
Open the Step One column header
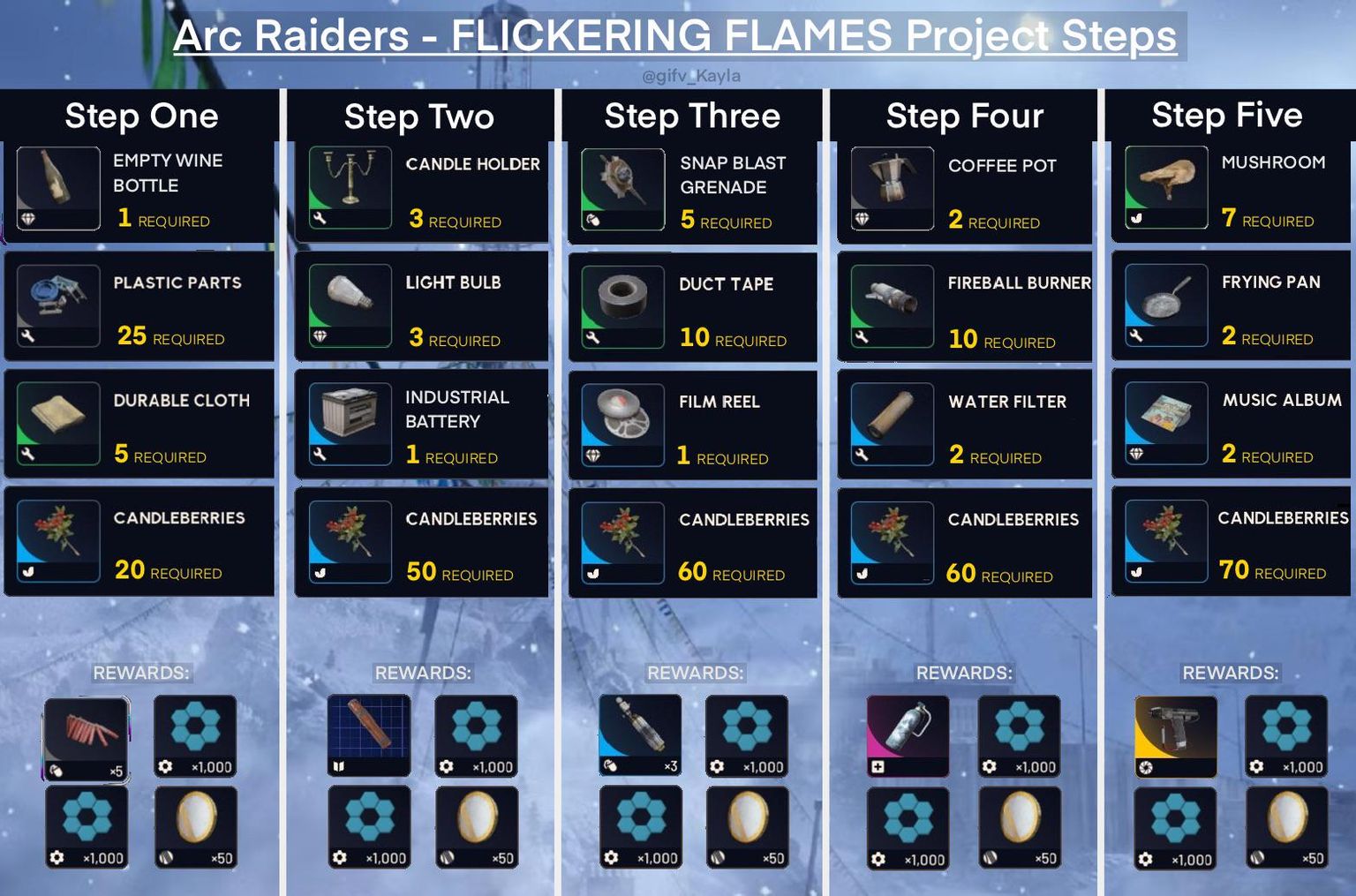click(x=141, y=116)
